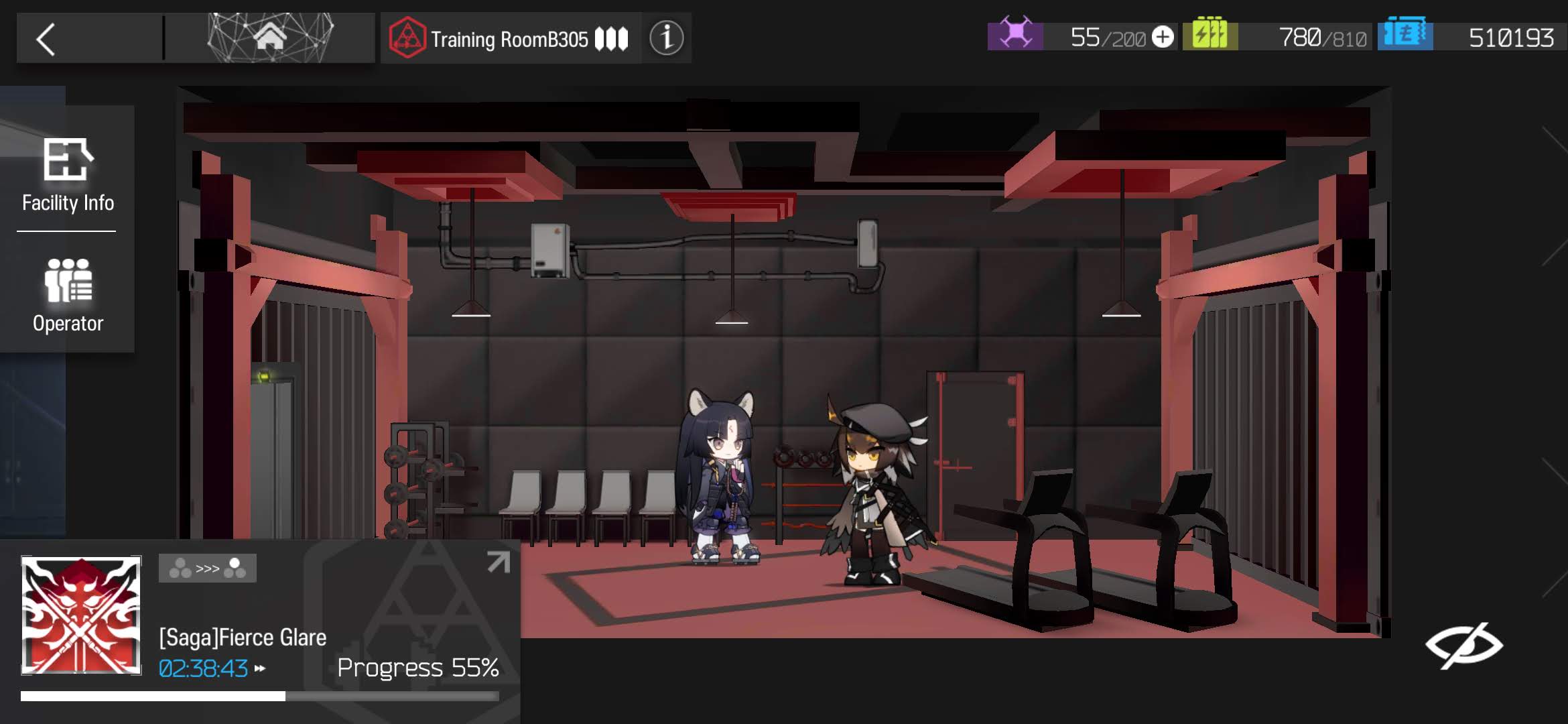Tap the skill rank upgrade indicator
Screen dimensions: 1568x724
(207, 568)
